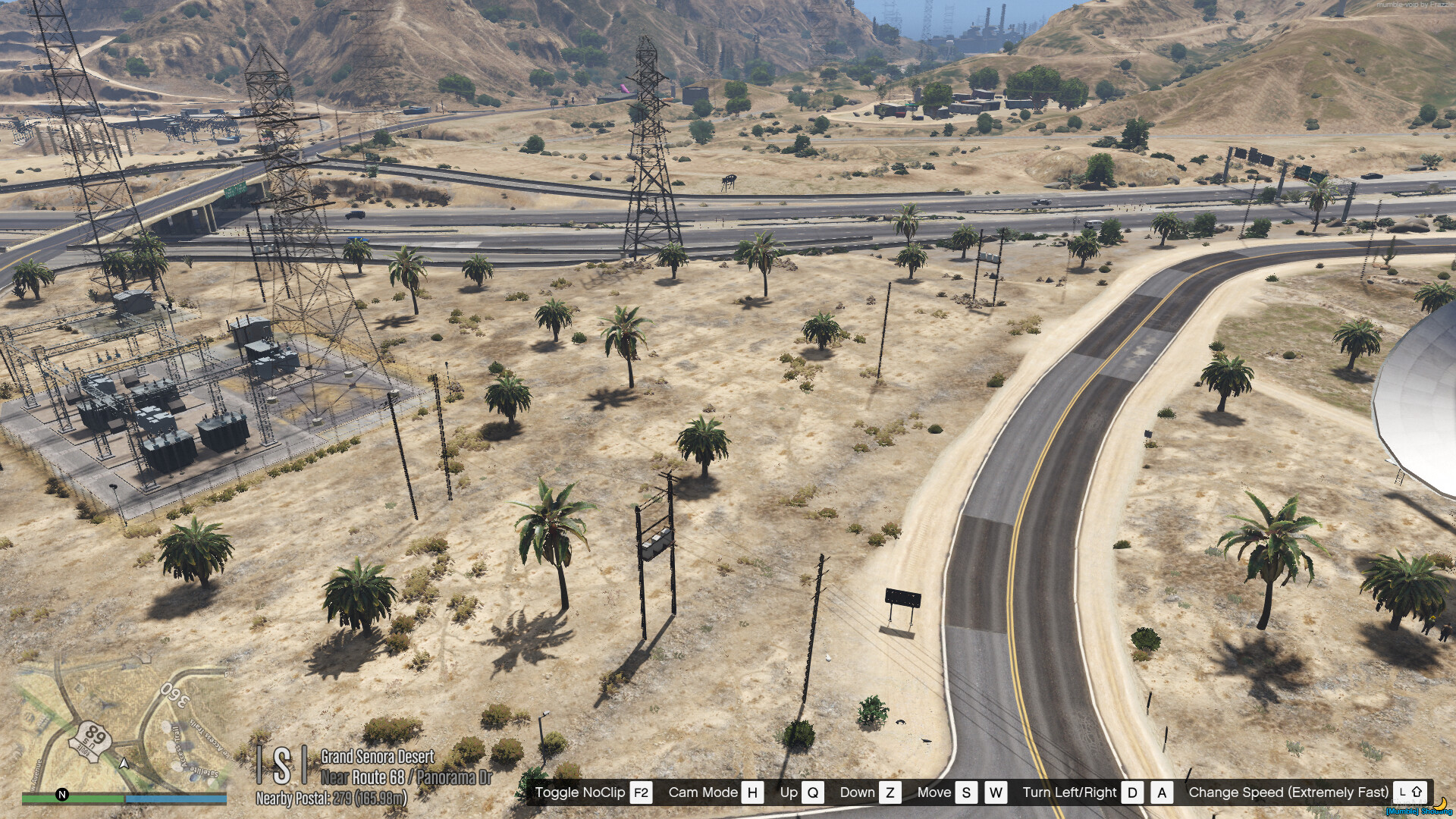Click the S key badge for Move
The height and width of the screenshot is (819, 1456).
966,792
